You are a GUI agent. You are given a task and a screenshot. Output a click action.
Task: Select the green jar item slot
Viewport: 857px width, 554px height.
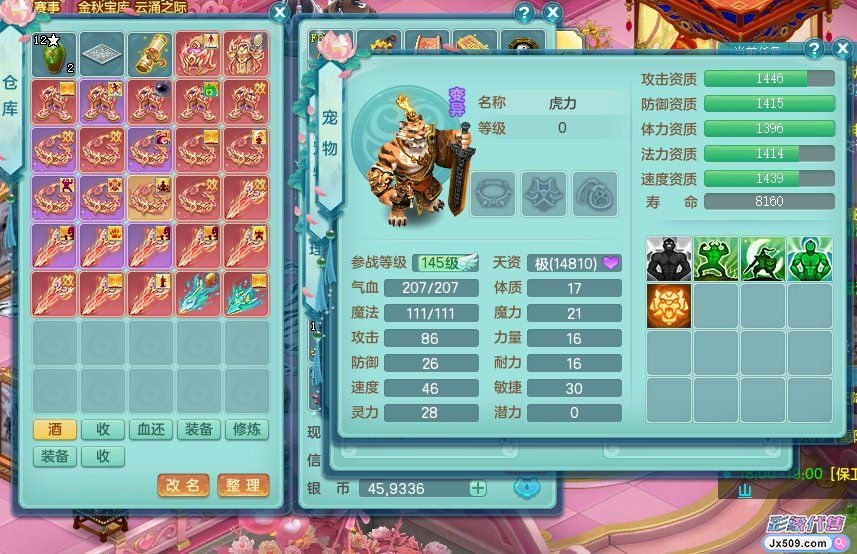click(x=54, y=53)
